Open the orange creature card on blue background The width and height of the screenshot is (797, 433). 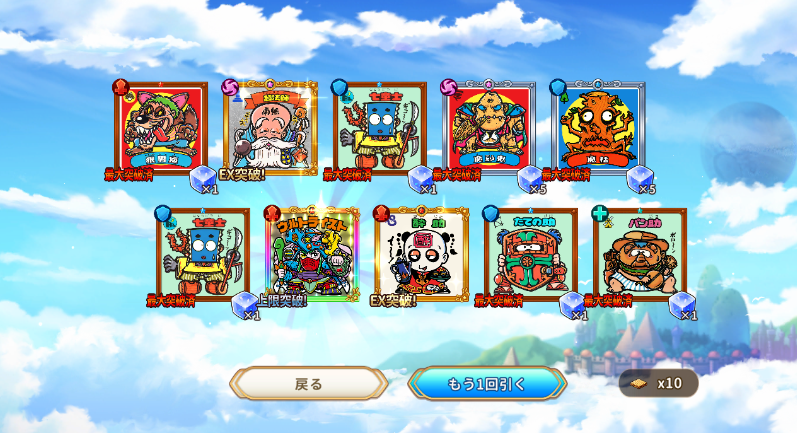pos(598,127)
